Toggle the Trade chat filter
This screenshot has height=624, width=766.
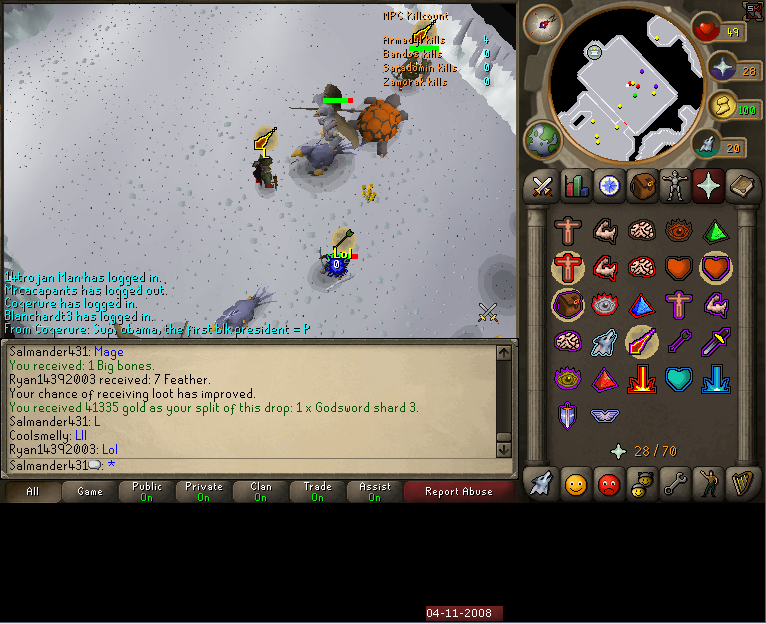click(x=317, y=492)
